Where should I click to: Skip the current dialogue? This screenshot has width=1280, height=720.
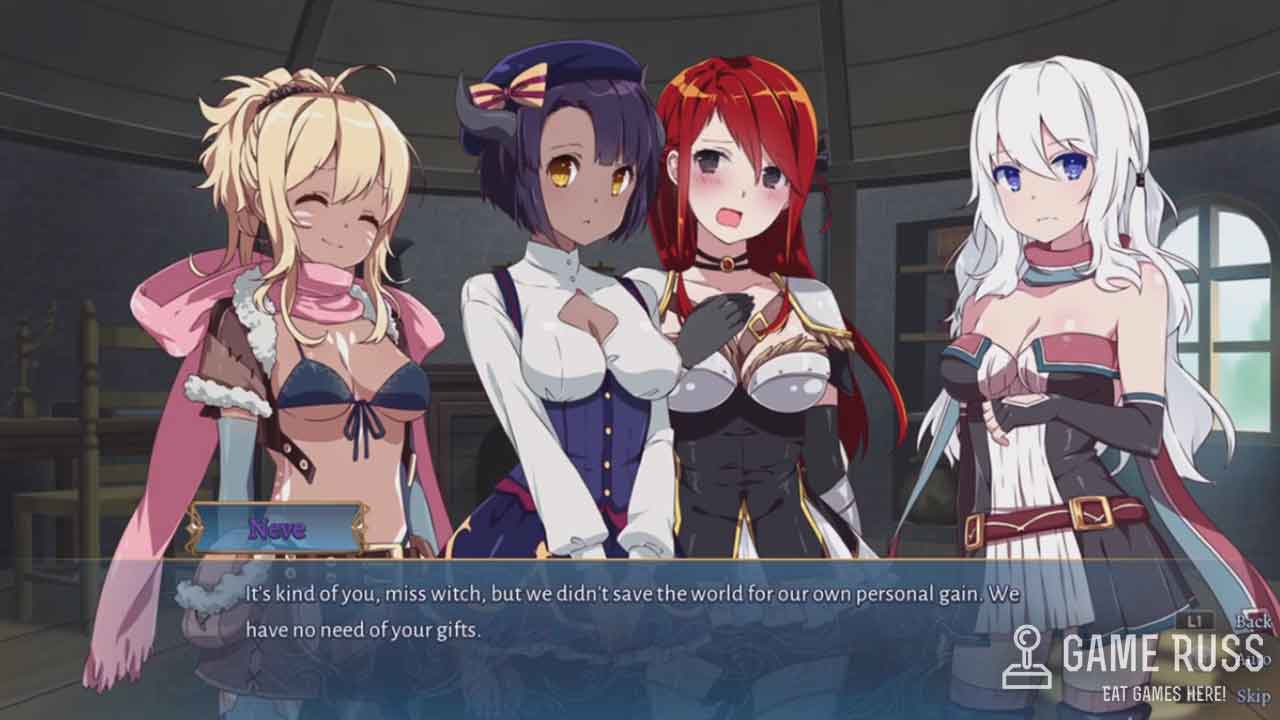click(x=1253, y=695)
